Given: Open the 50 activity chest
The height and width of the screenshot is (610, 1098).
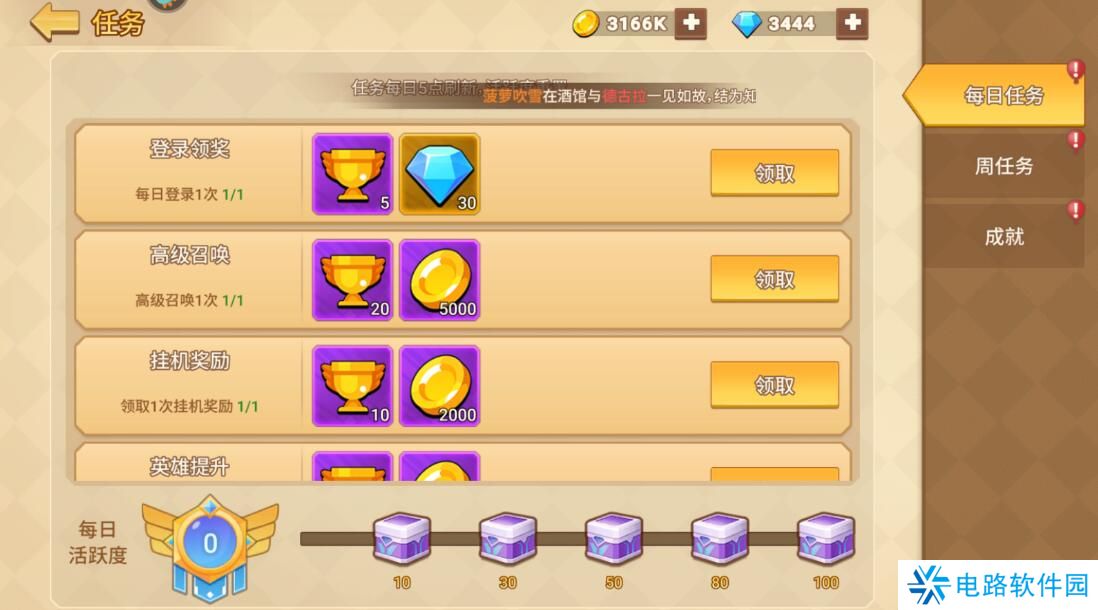Looking at the screenshot, I should pos(613,541).
